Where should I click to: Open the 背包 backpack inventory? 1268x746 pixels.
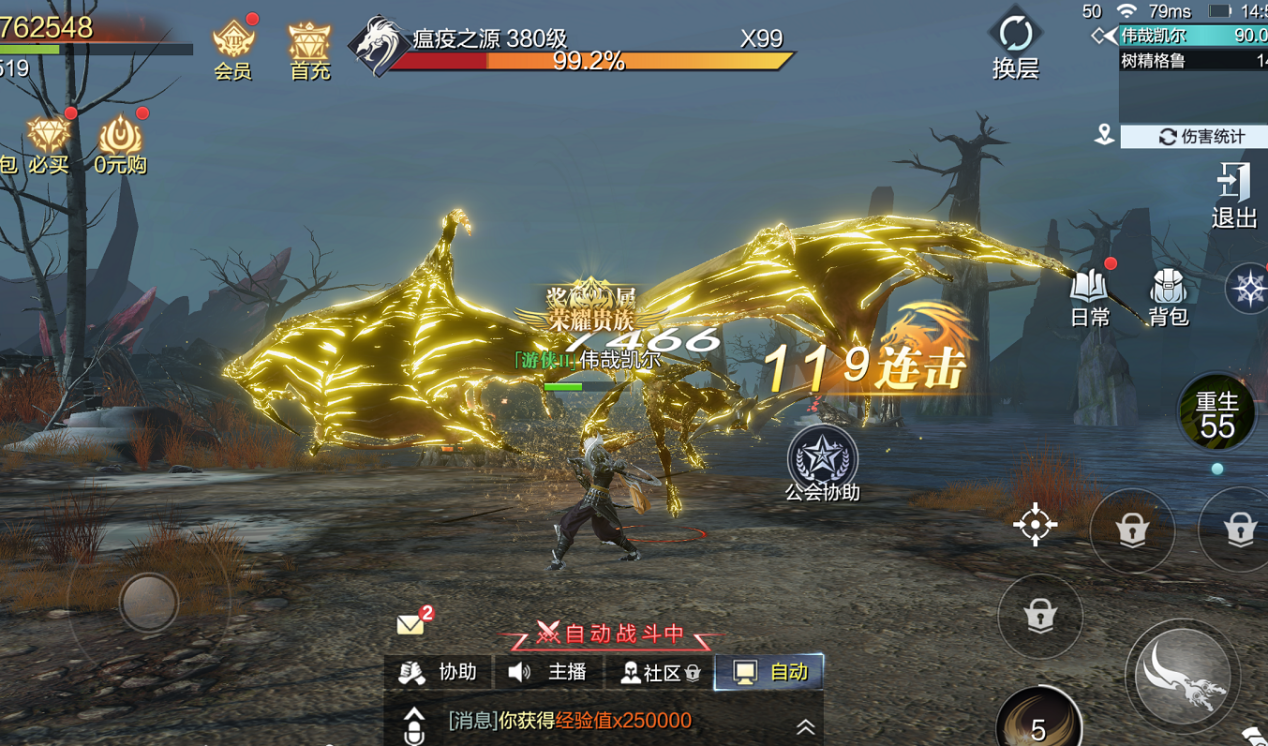click(x=1167, y=295)
